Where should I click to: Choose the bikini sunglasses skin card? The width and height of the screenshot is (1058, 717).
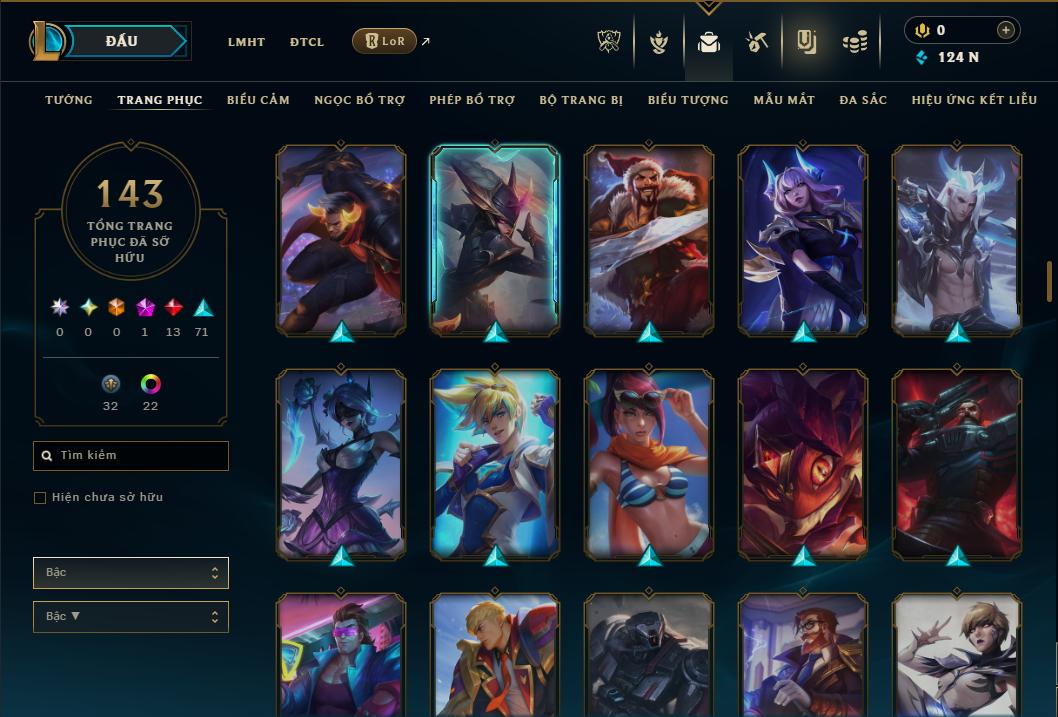649,464
